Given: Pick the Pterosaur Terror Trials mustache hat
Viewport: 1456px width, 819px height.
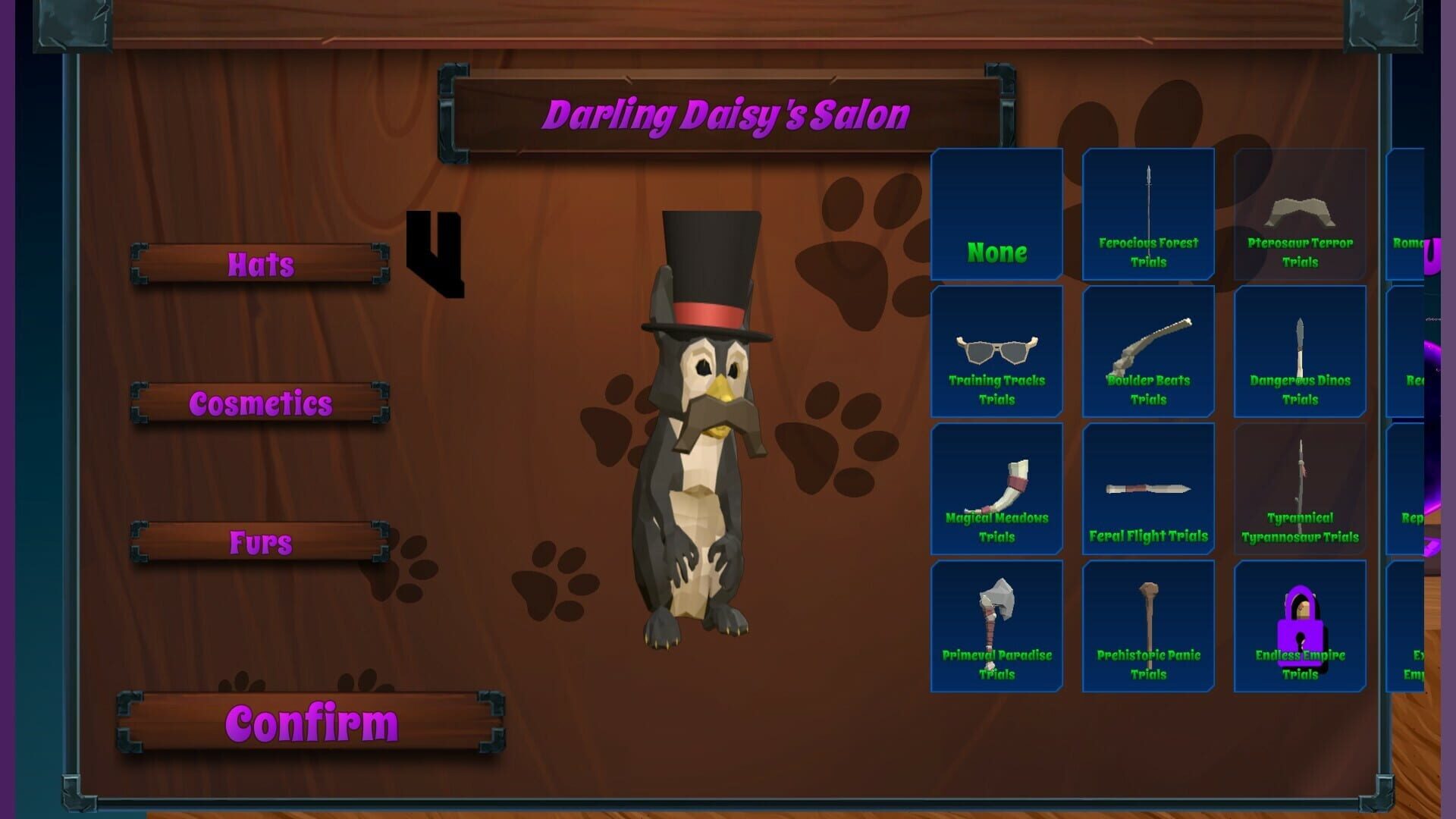Looking at the screenshot, I should 1300,216.
